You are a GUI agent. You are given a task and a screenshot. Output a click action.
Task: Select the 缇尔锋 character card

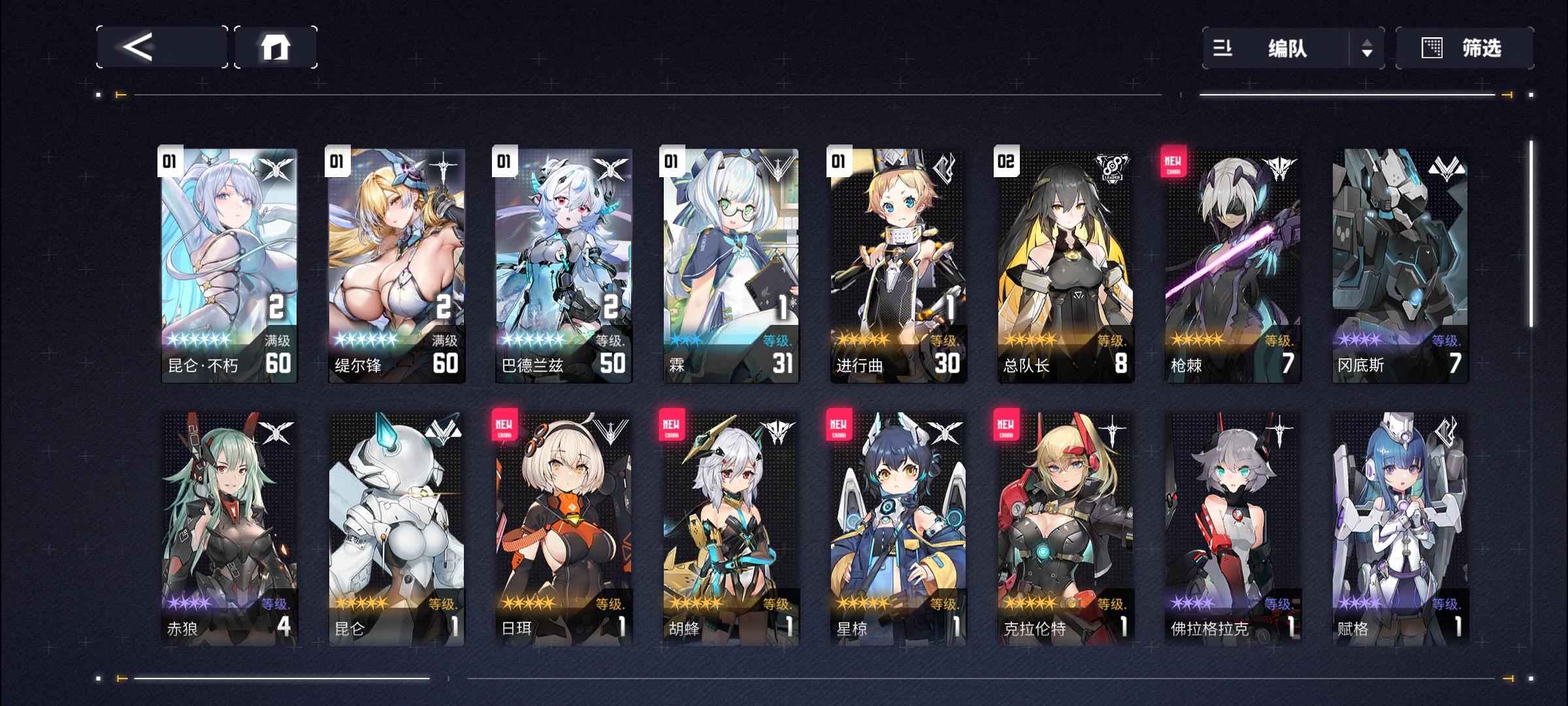pyautogui.click(x=395, y=261)
